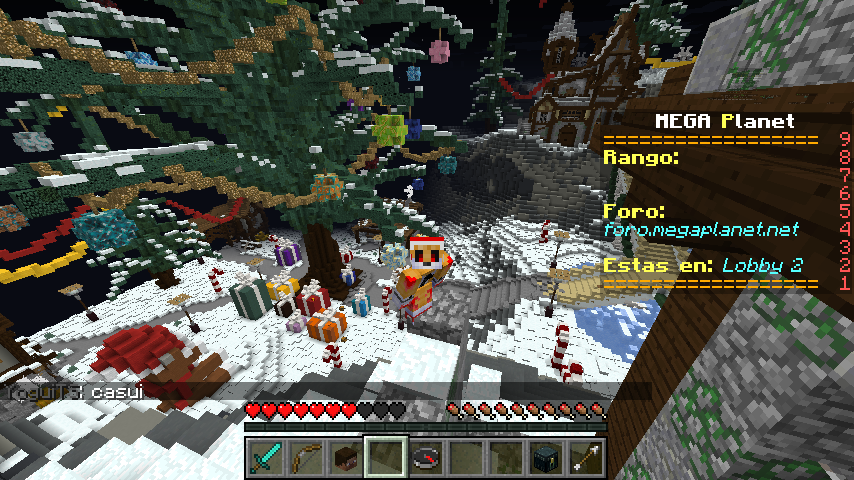Select the diamond sword hotbar slot
854x480 pixels.
coord(265,457)
